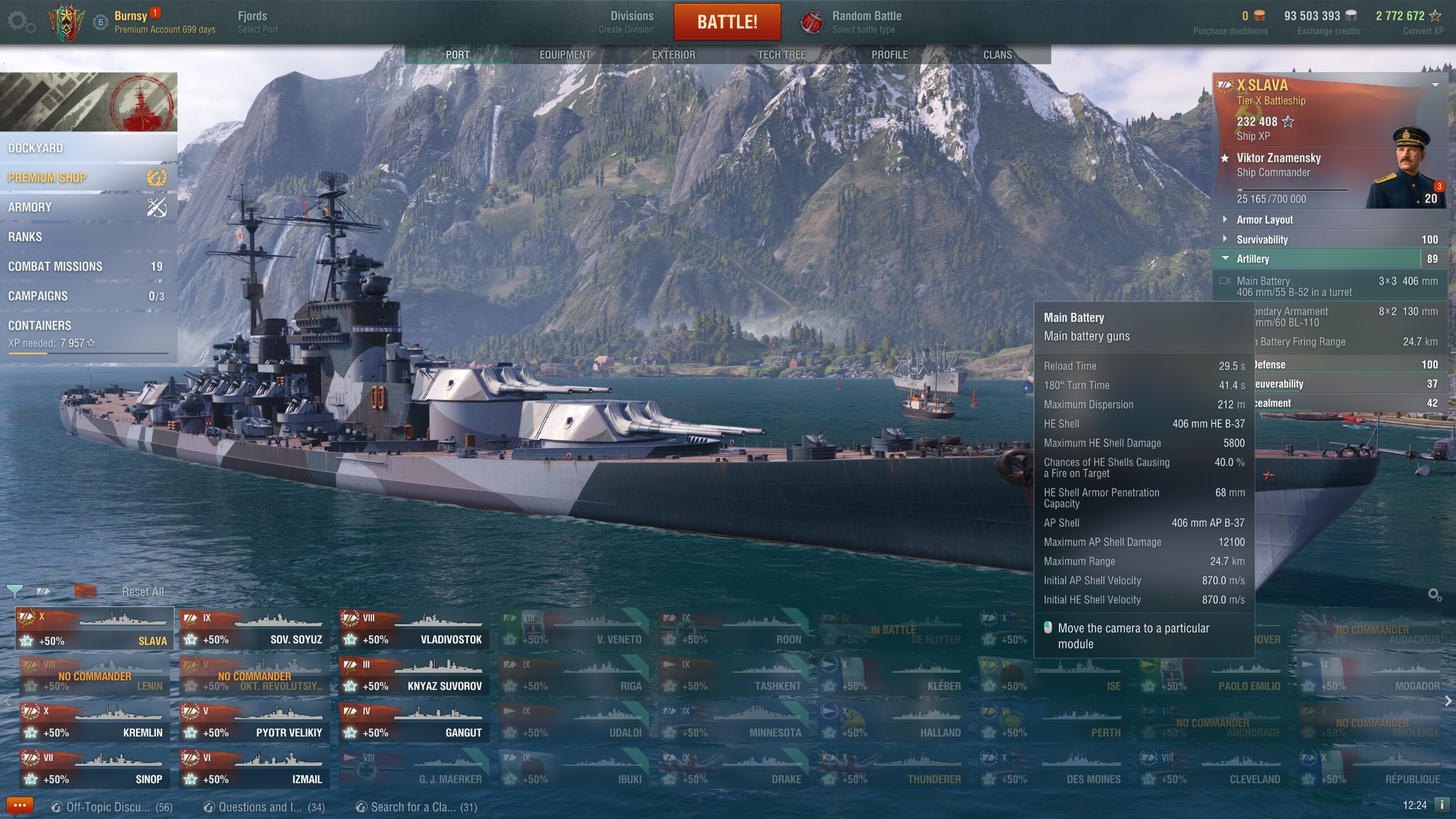Viewport: 1456px width, 819px height.
Task: Expand the Survivability stats
Action: pos(1262,239)
